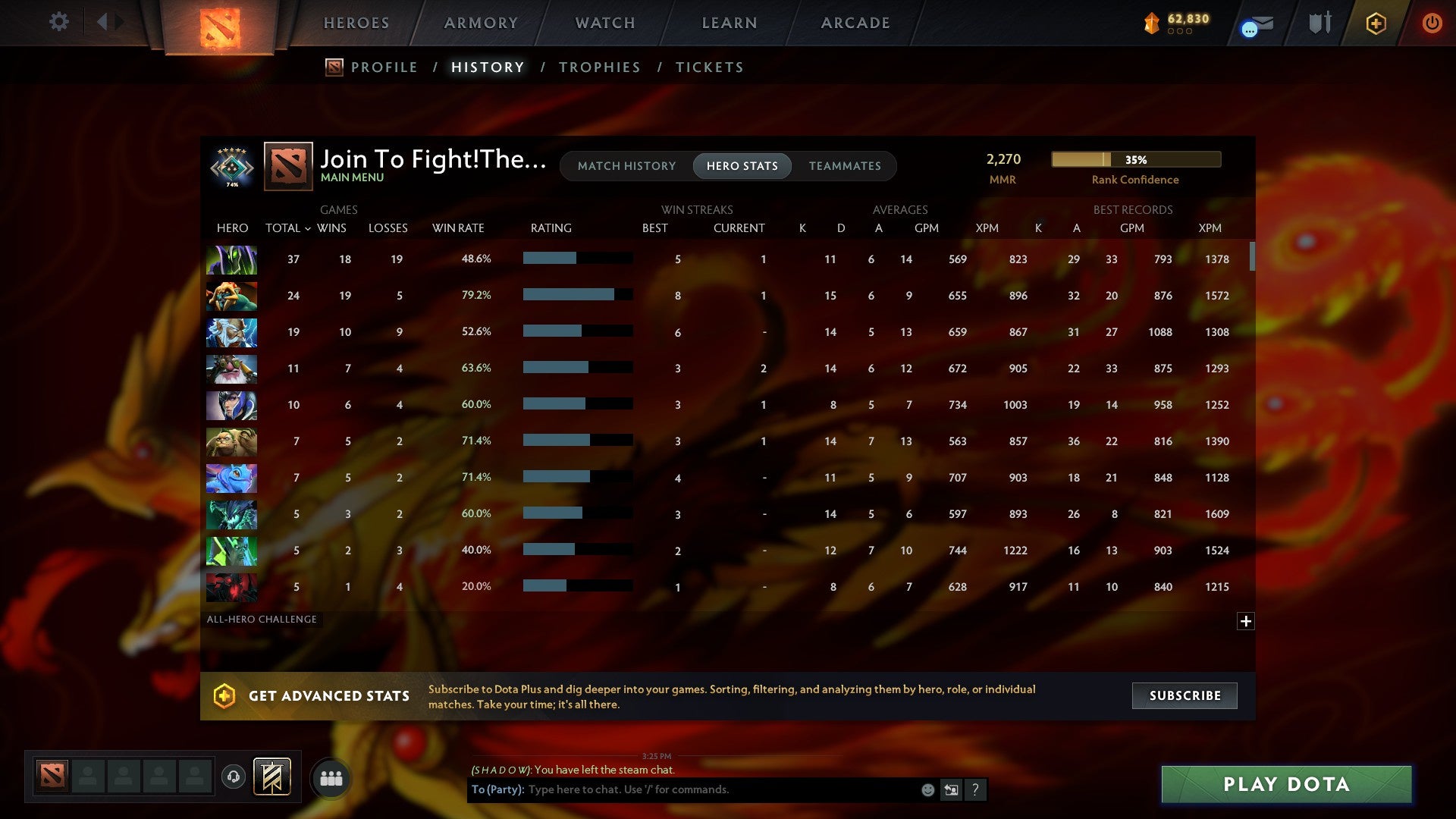Expand the All-Hero Challenge section
The height and width of the screenshot is (819, 1456).
(1246, 620)
